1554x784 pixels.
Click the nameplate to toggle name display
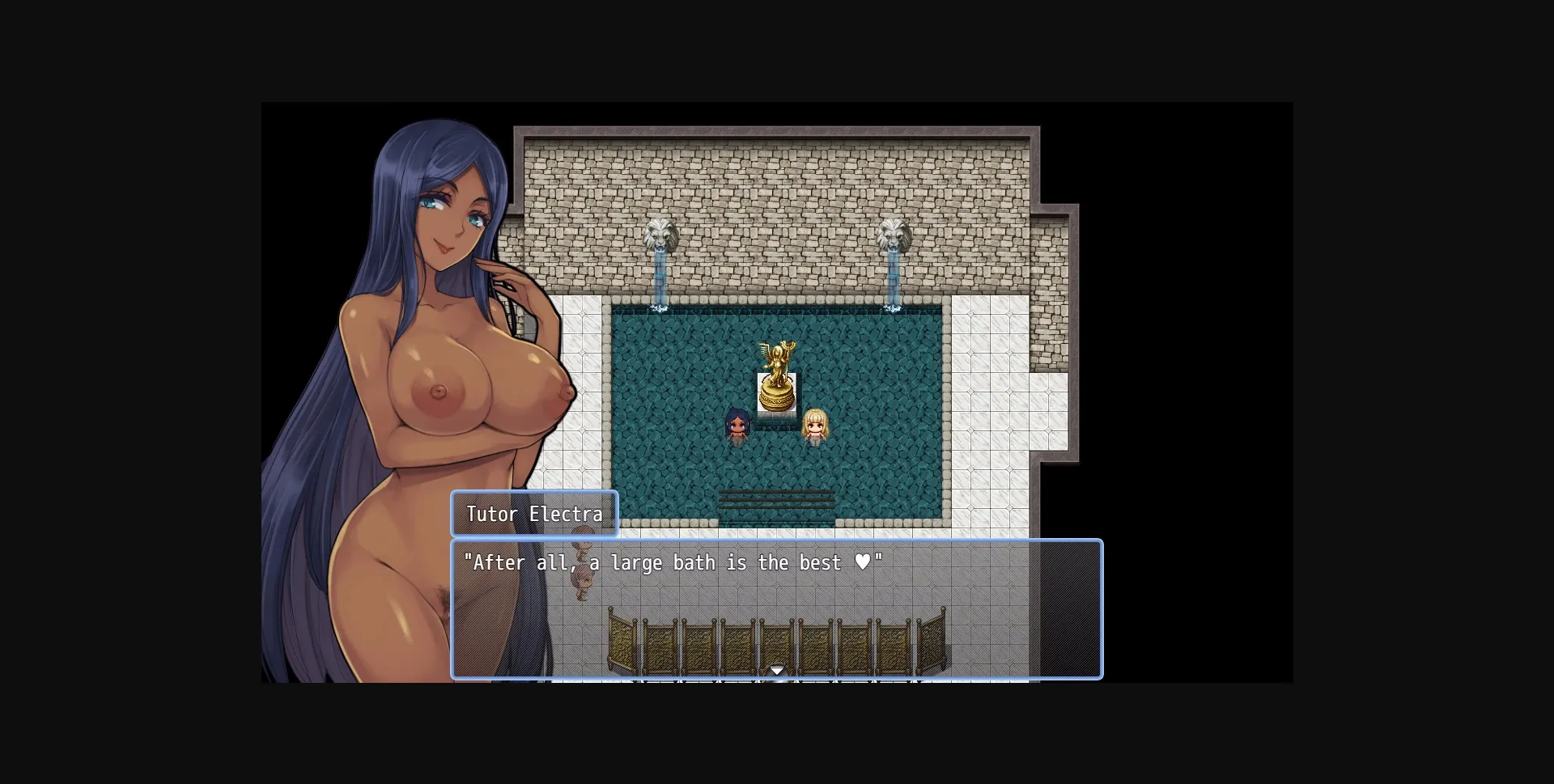(x=535, y=514)
